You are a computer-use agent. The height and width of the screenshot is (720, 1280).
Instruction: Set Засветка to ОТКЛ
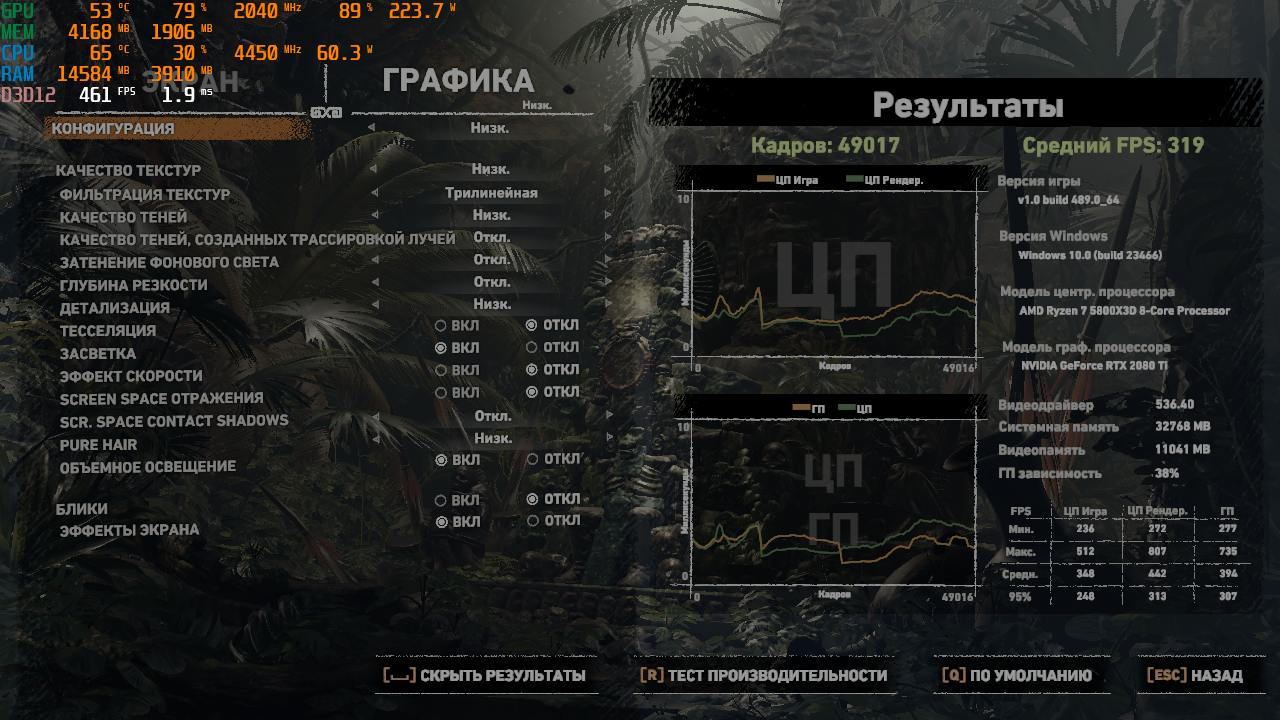(533, 348)
